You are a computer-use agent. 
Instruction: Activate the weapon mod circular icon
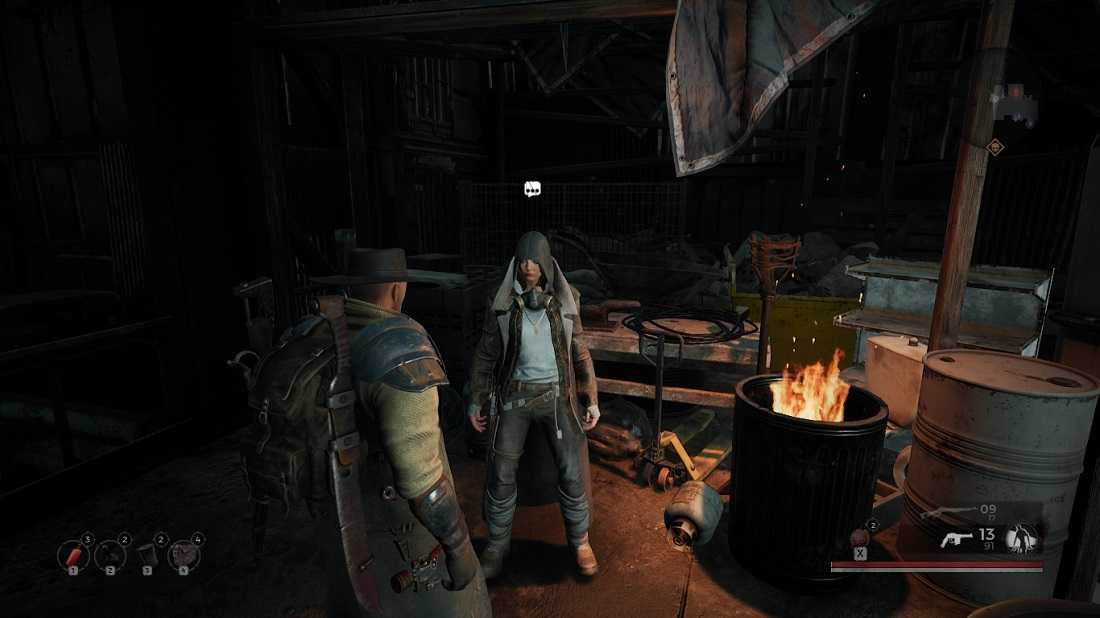click(1024, 539)
